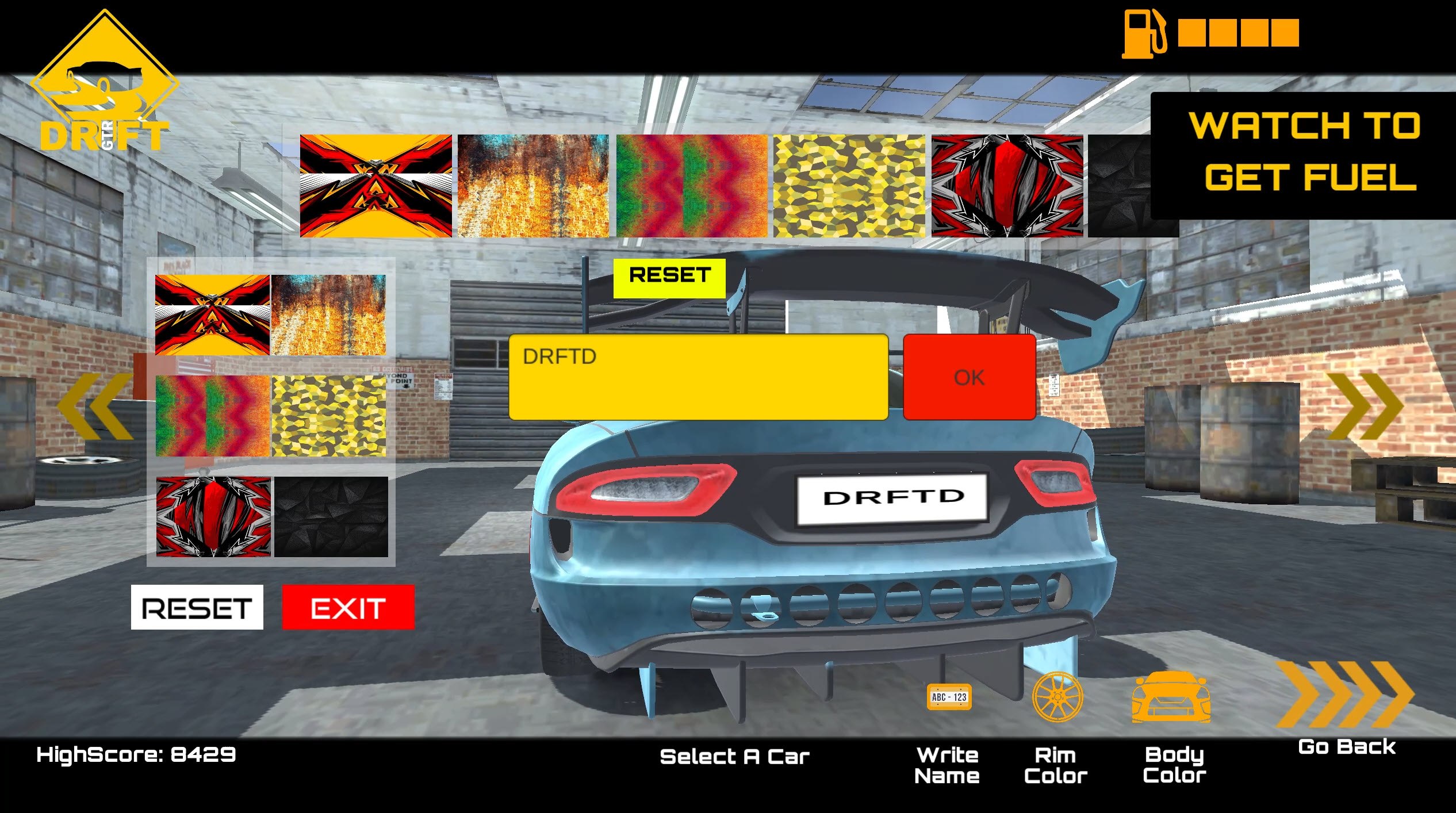The width and height of the screenshot is (1456, 813).
Task: Click the DRIFT GTR logo
Action: tap(104, 75)
